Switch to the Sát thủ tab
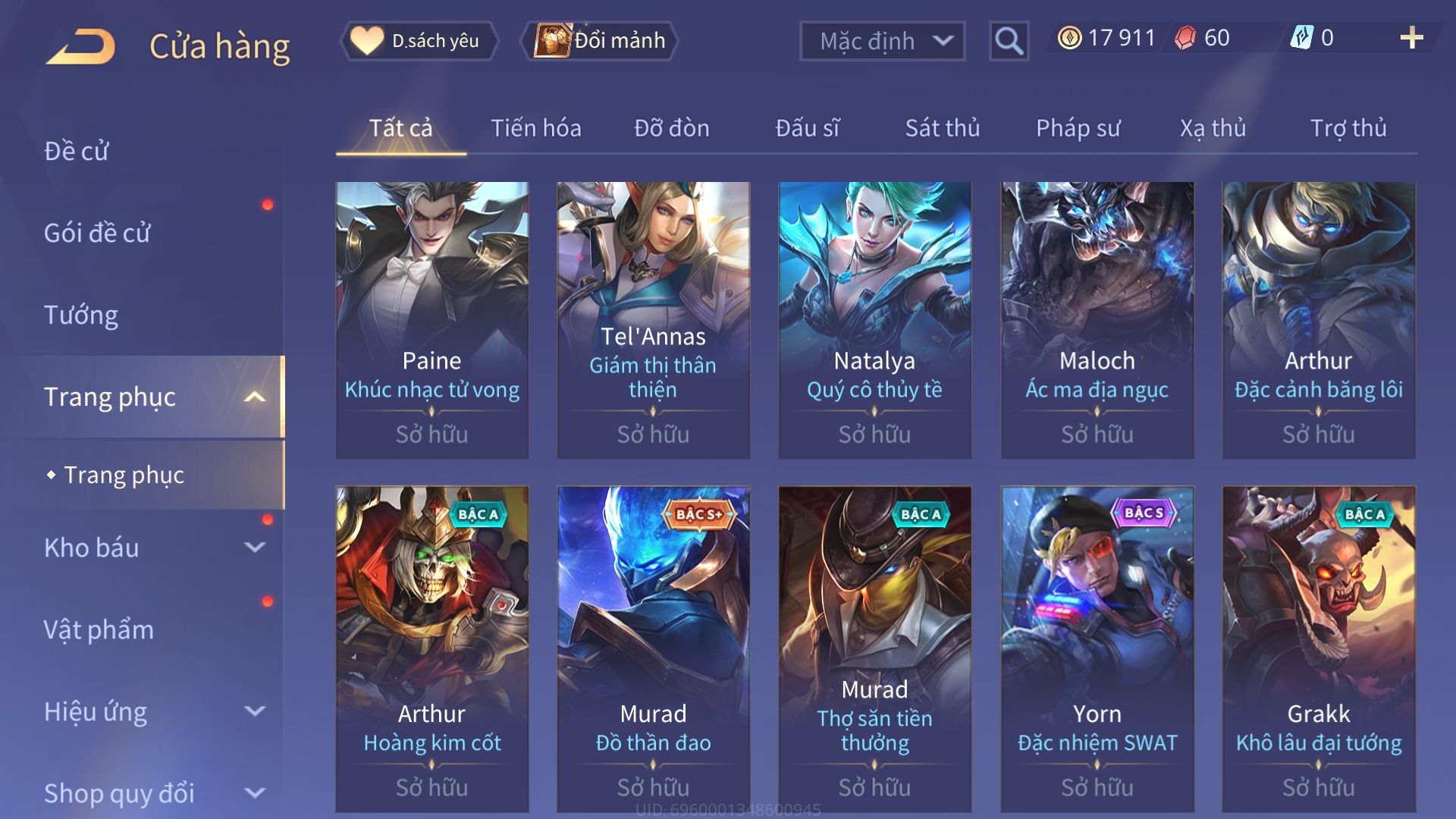The height and width of the screenshot is (819, 1456). tap(942, 128)
